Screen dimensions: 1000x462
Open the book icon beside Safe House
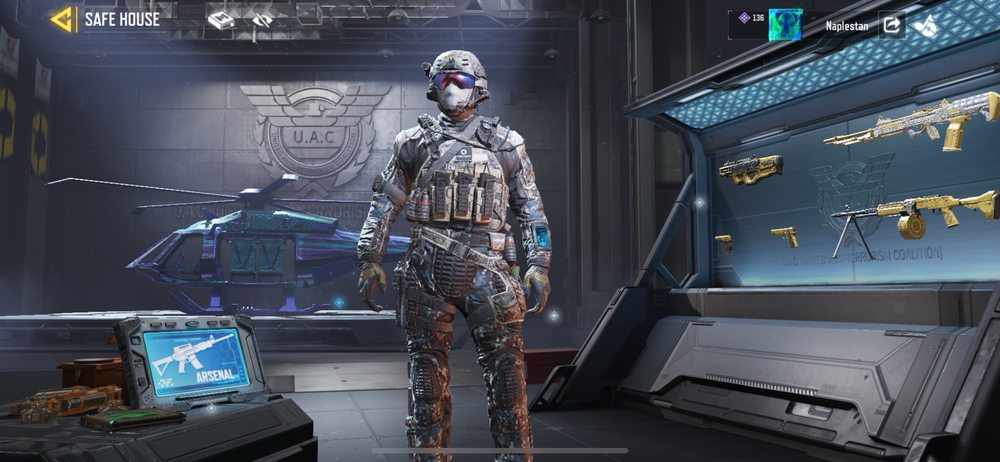pos(221,19)
